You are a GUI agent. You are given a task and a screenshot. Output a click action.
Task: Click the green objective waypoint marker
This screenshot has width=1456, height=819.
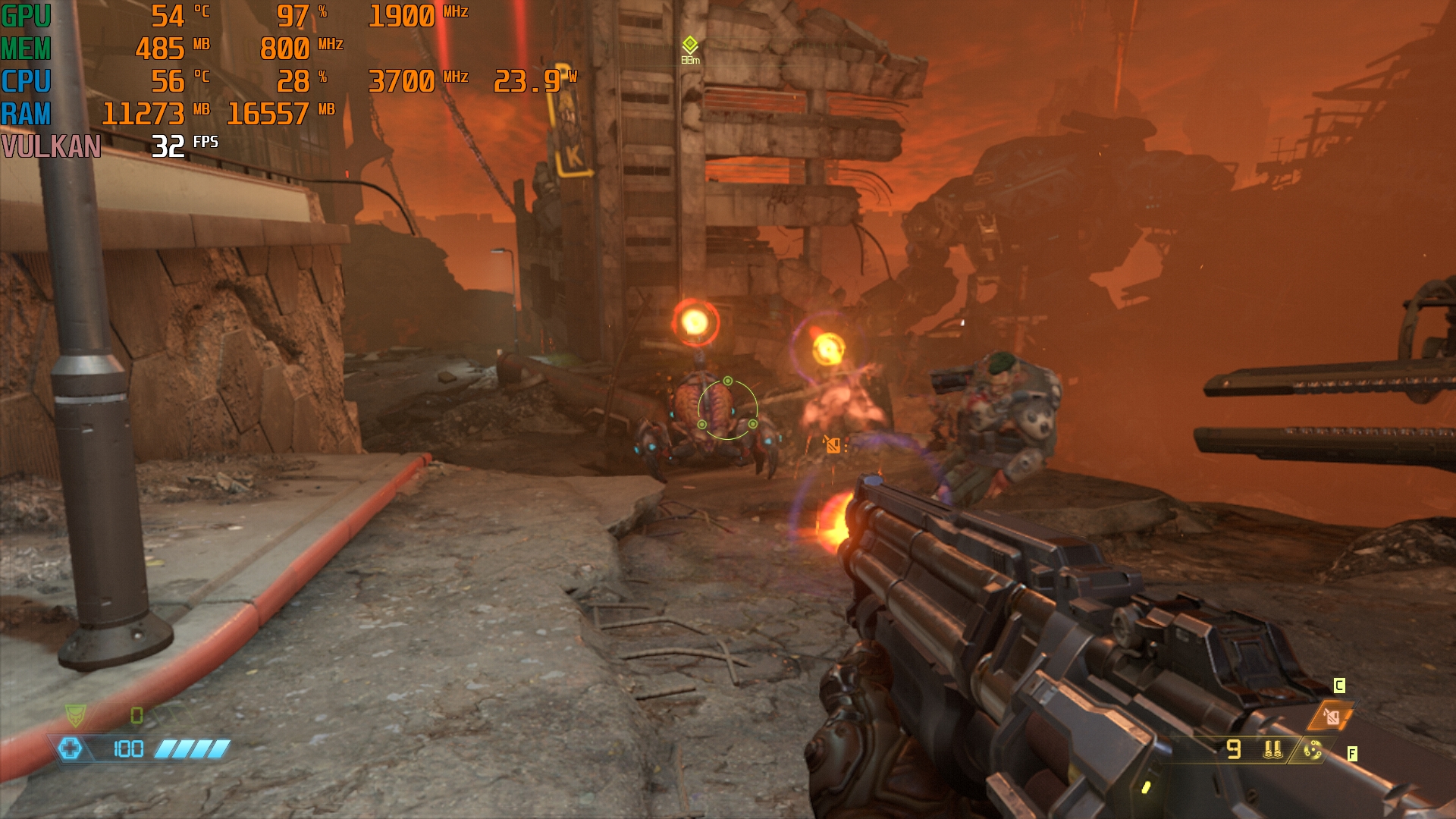point(689,44)
